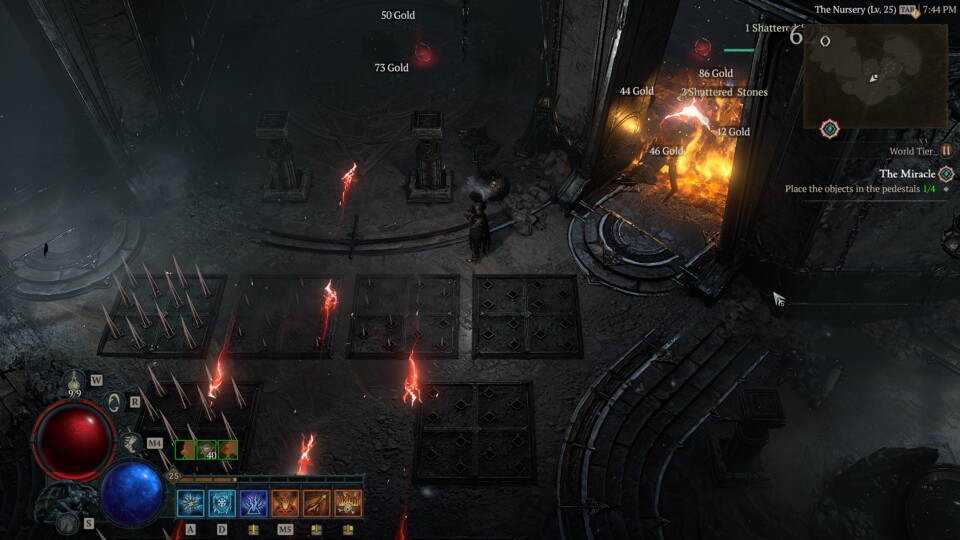Click the horse mount icon
The image size is (960, 540).
click(130, 441)
